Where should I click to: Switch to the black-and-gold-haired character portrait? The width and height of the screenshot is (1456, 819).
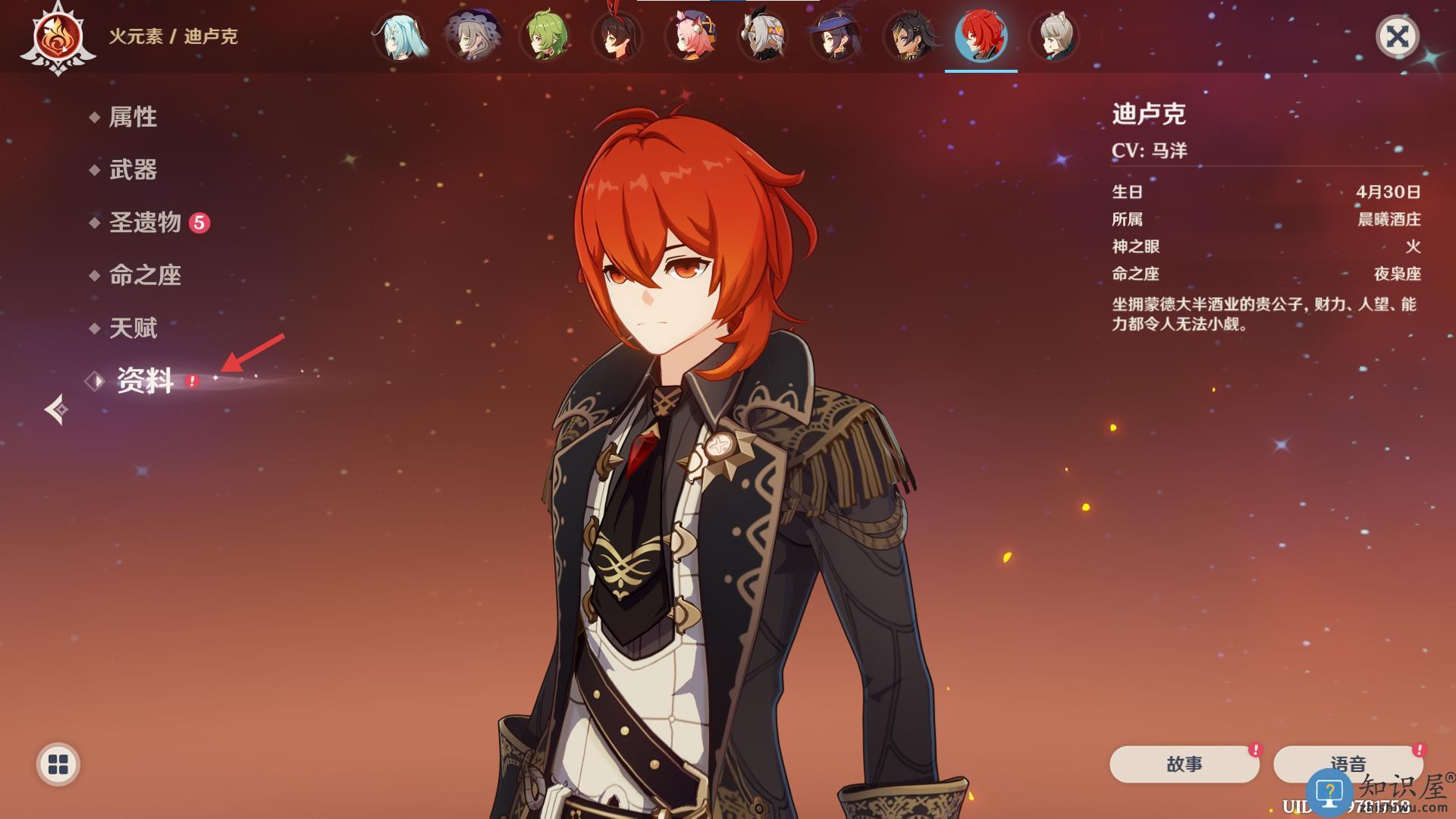[x=908, y=36]
